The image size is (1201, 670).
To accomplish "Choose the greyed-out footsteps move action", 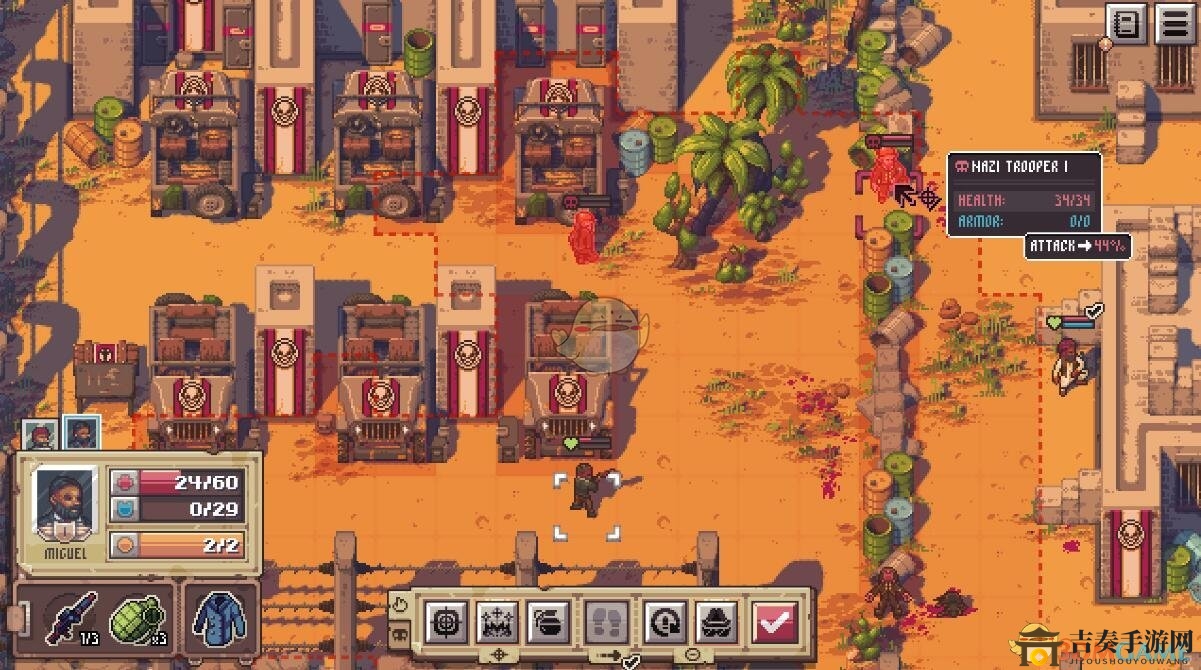I will (606, 622).
